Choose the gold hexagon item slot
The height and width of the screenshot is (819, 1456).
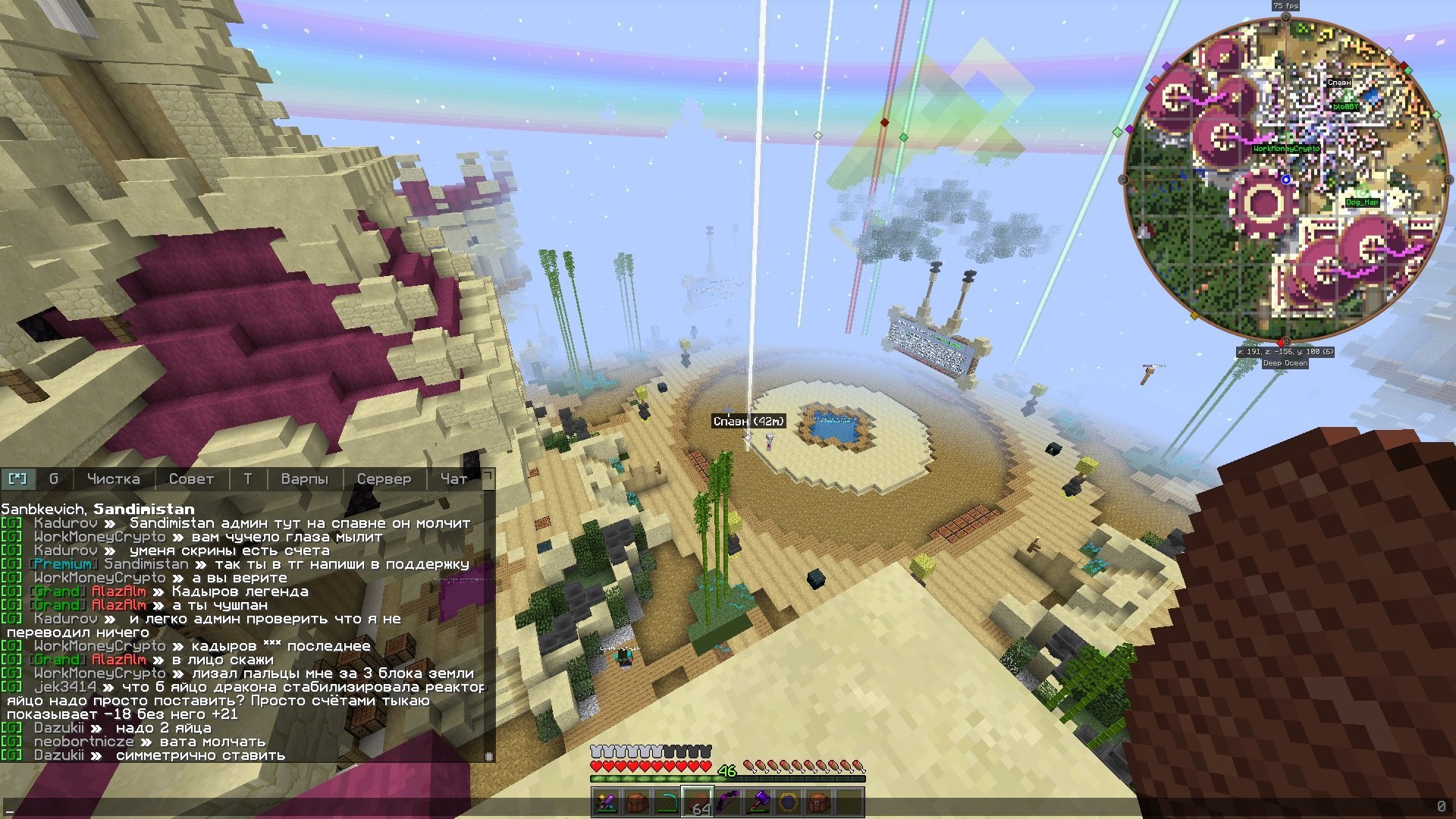point(789,802)
